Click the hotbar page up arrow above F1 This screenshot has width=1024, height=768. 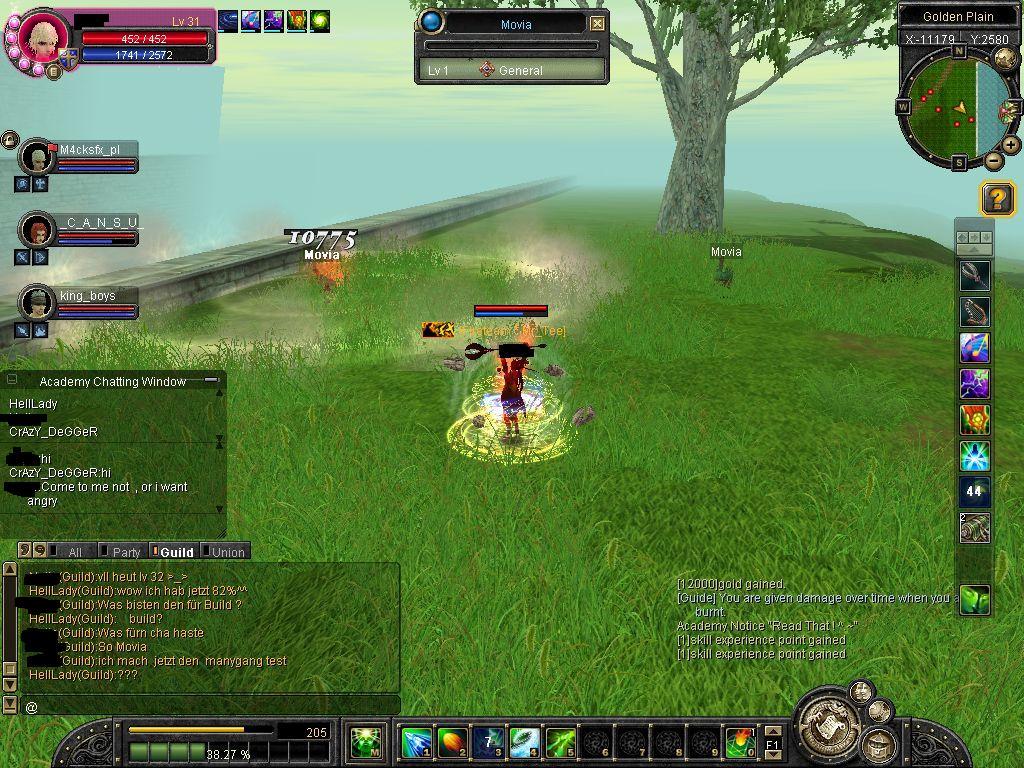coord(772,733)
